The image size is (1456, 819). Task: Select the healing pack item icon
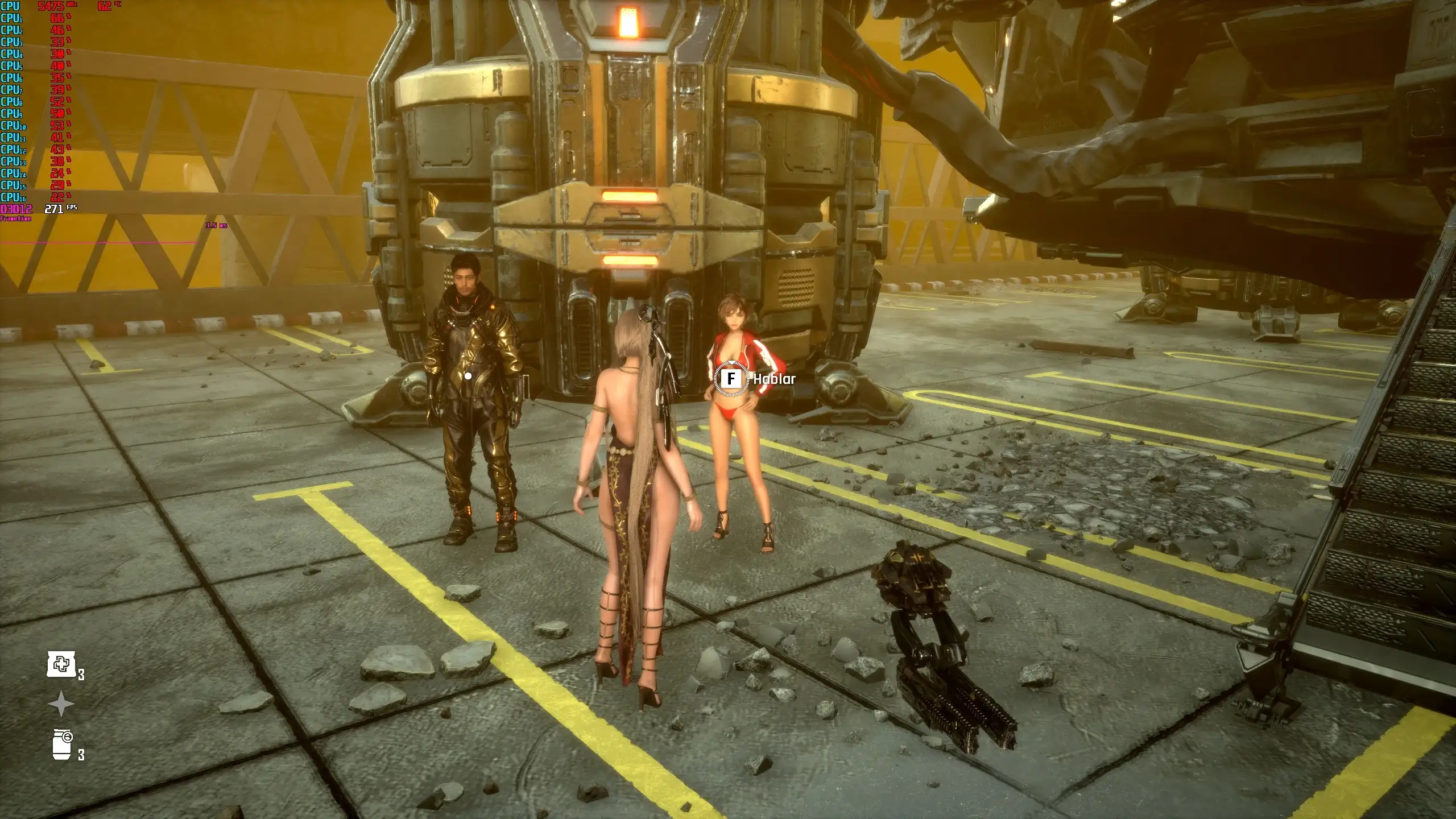click(61, 664)
